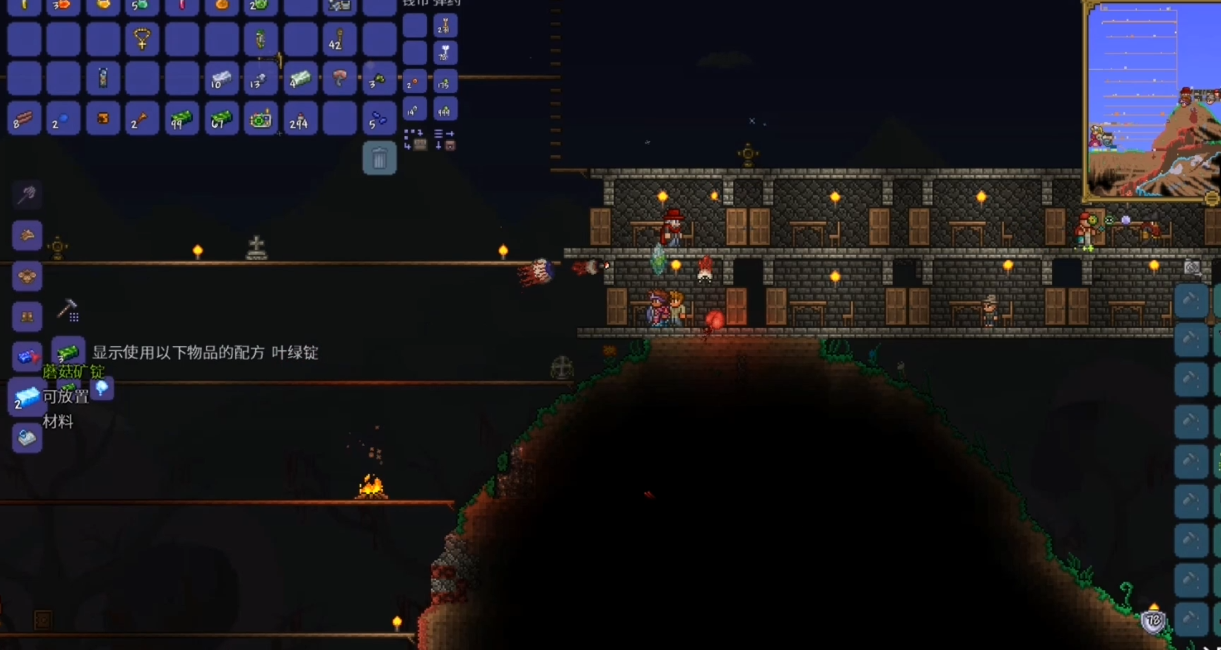Open the crafting window hammer button

click(67, 310)
